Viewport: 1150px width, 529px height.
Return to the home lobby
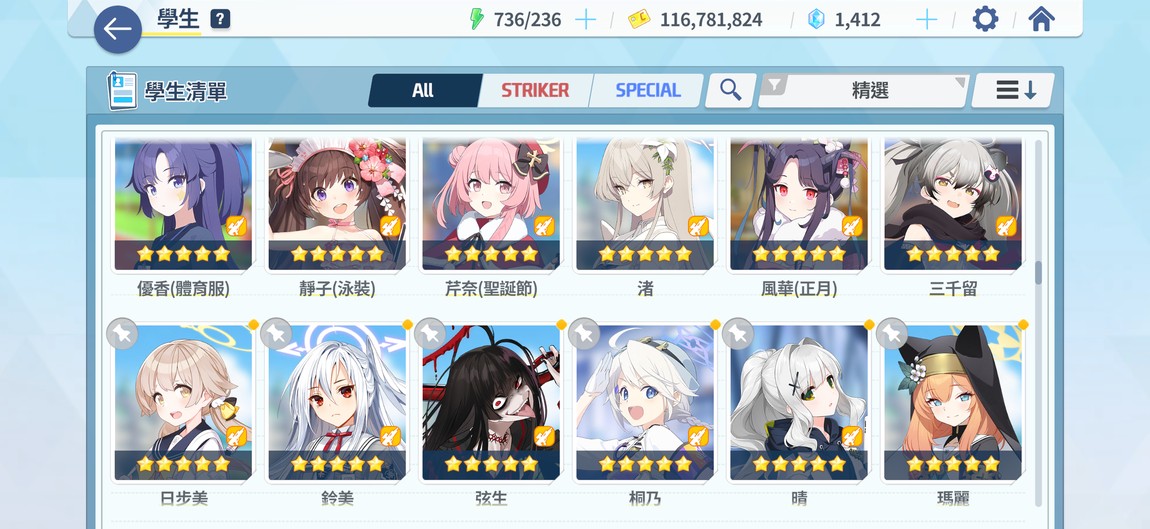pyautogui.click(x=1041, y=20)
